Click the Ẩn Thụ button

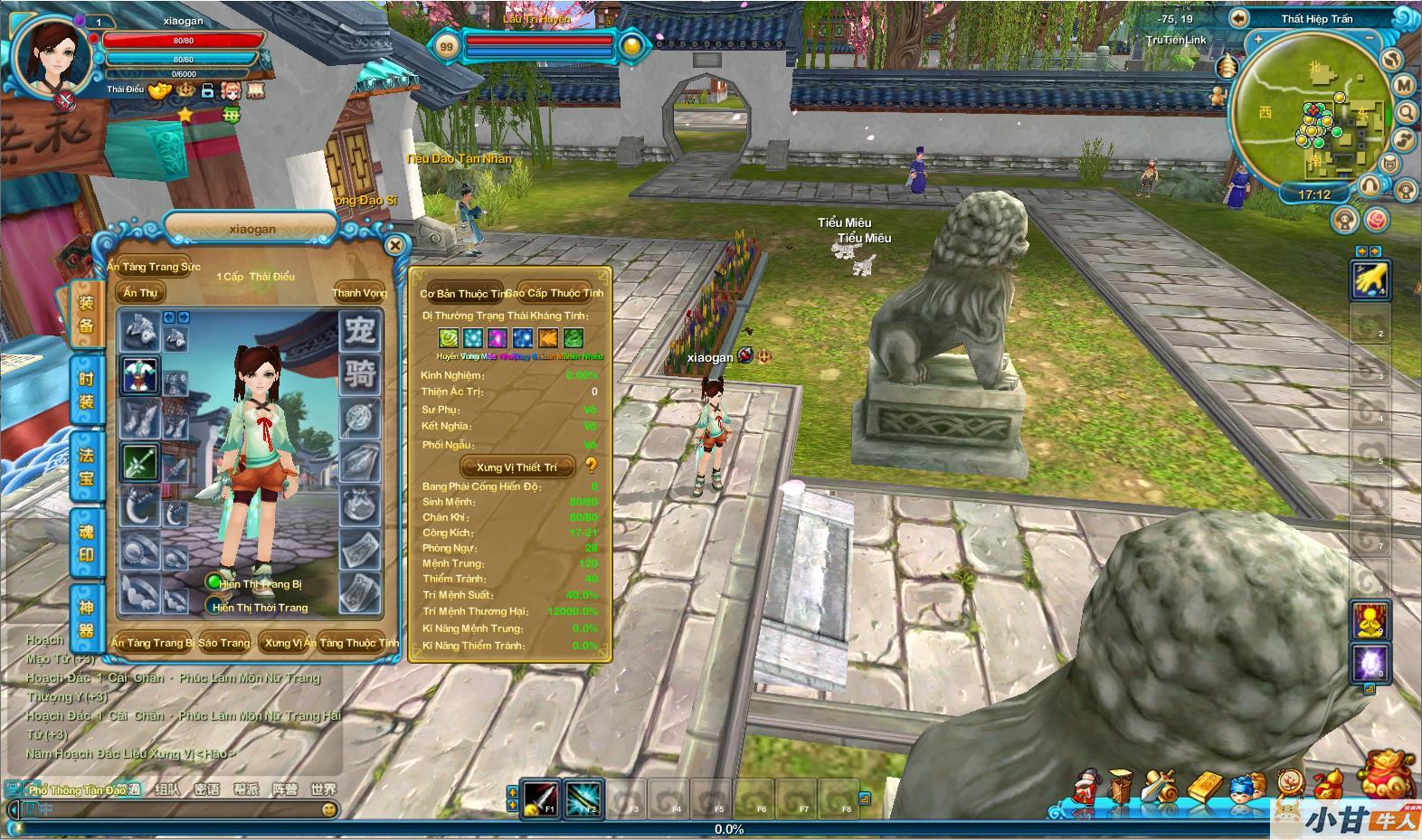pyautogui.click(x=140, y=292)
